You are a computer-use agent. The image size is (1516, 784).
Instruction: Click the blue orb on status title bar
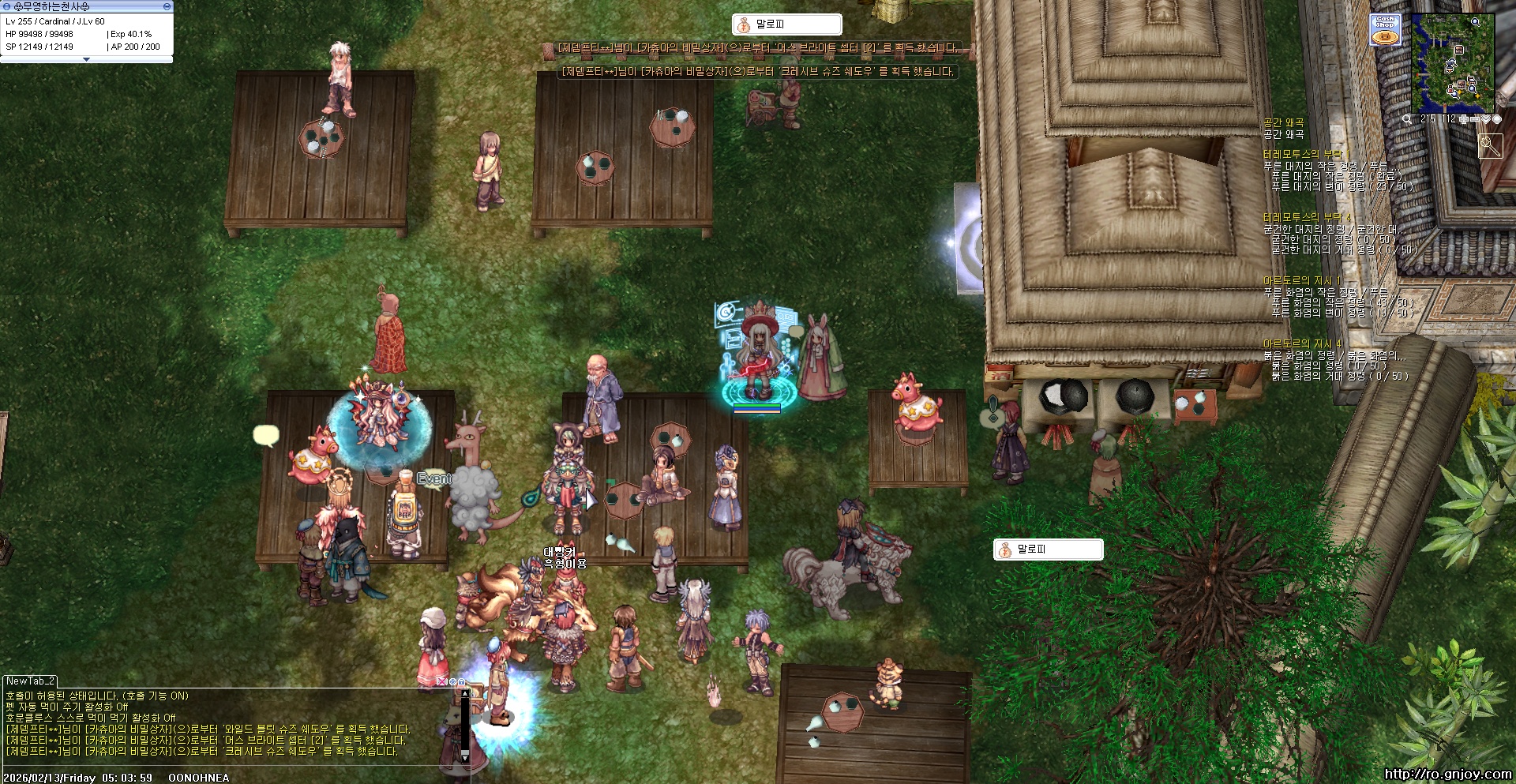(x=6, y=6)
